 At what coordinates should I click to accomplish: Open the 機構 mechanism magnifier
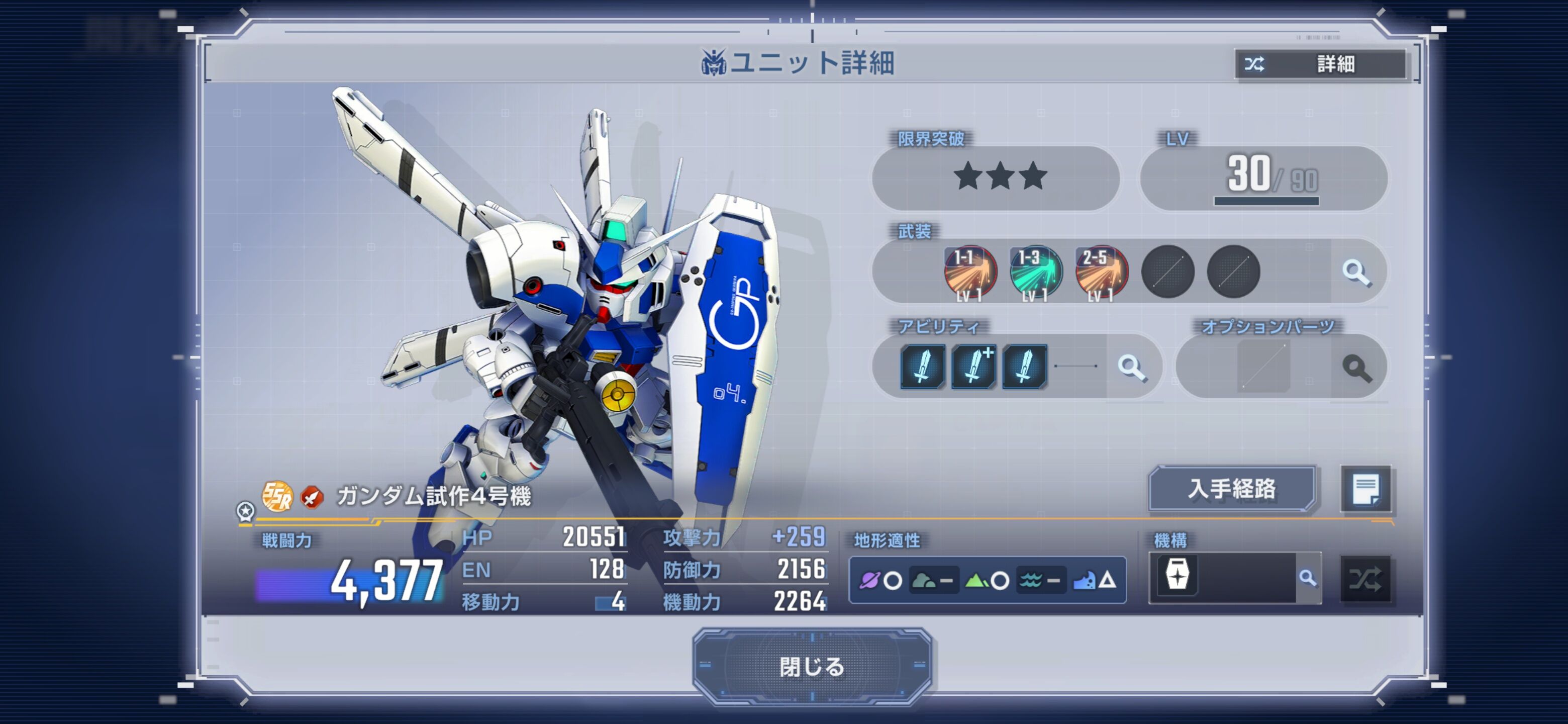click(x=1308, y=577)
